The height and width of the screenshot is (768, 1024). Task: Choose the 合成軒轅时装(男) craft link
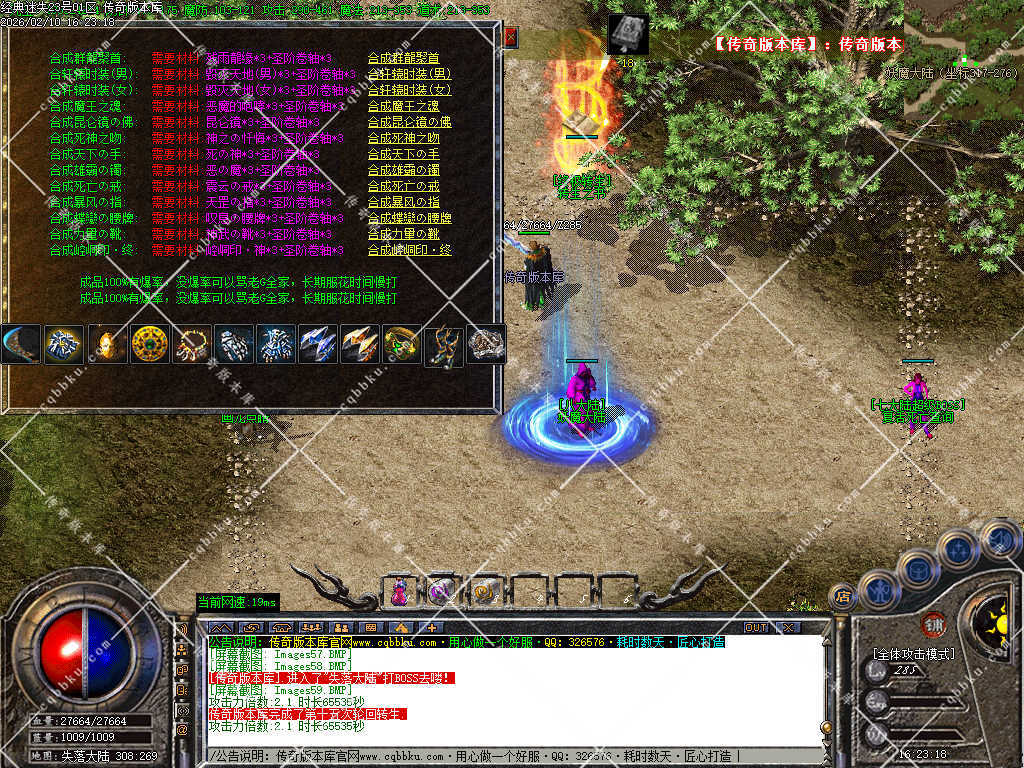409,74
